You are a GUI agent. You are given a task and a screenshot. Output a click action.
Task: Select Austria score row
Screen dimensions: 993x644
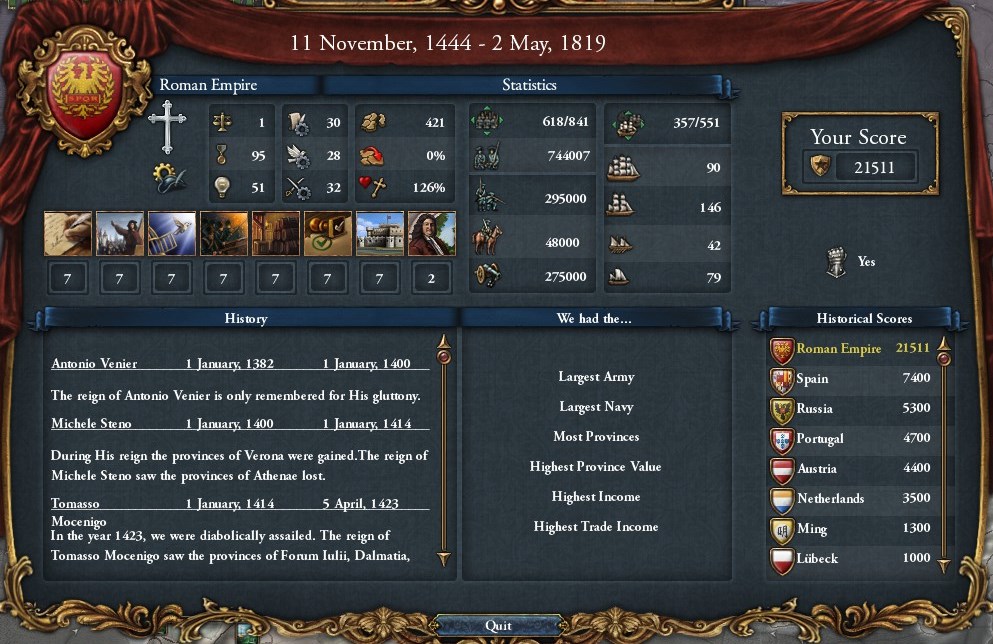point(850,469)
